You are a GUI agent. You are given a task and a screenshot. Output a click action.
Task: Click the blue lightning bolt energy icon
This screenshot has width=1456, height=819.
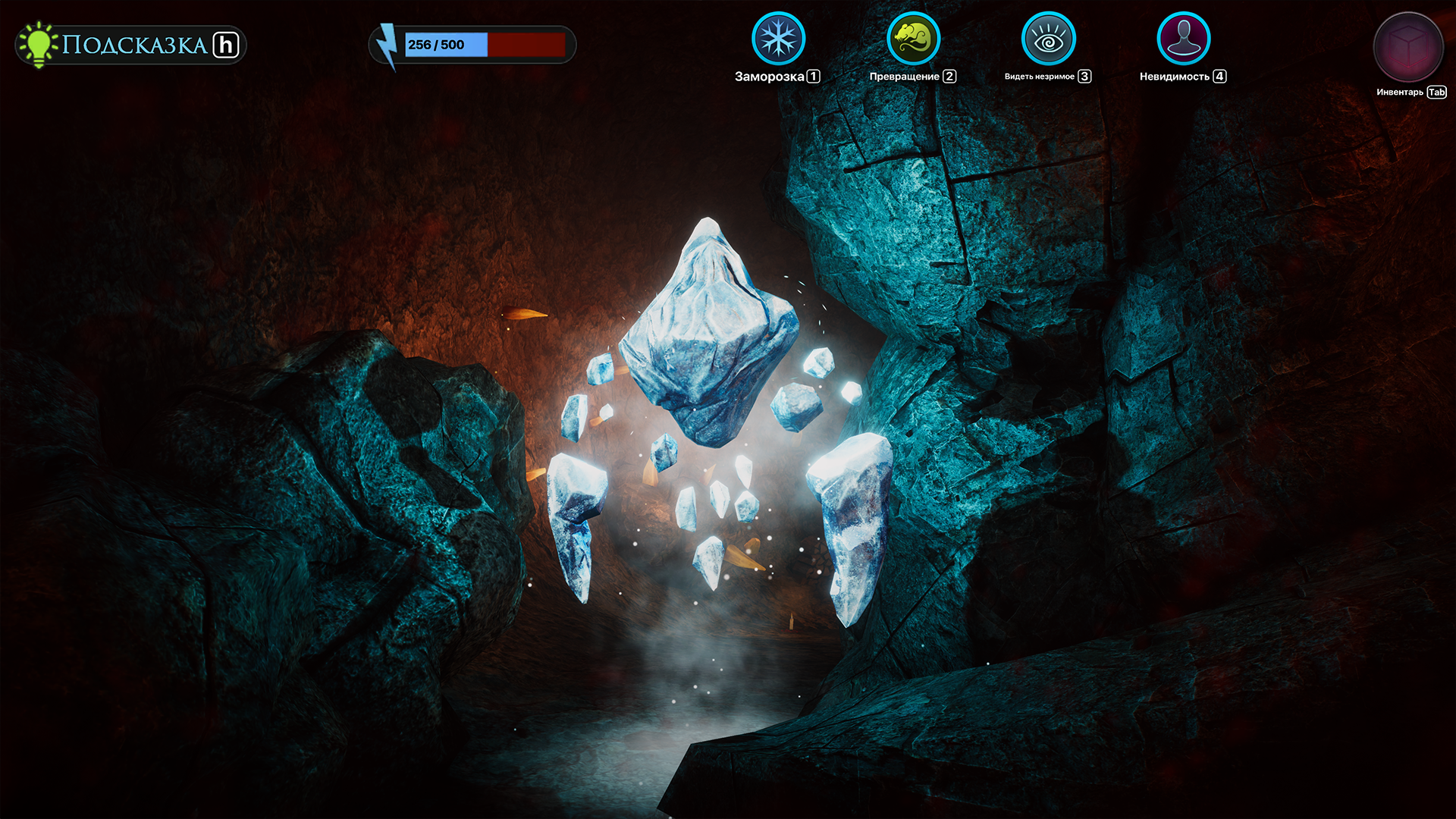coord(388,44)
